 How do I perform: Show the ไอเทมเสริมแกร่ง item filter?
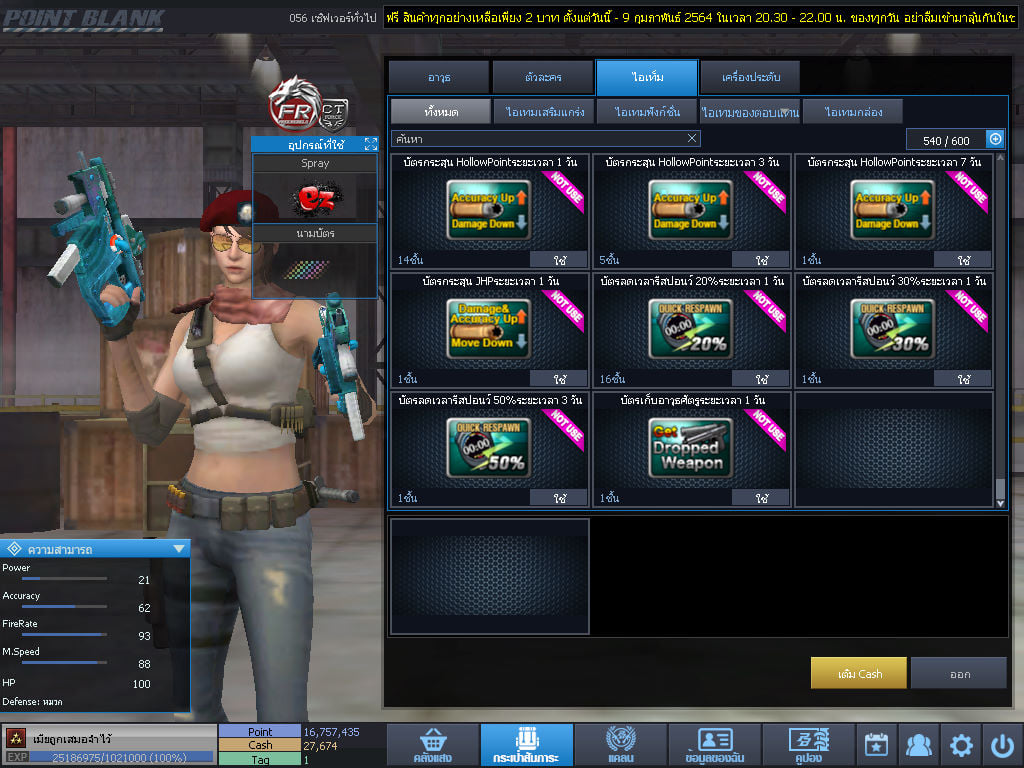tap(545, 111)
